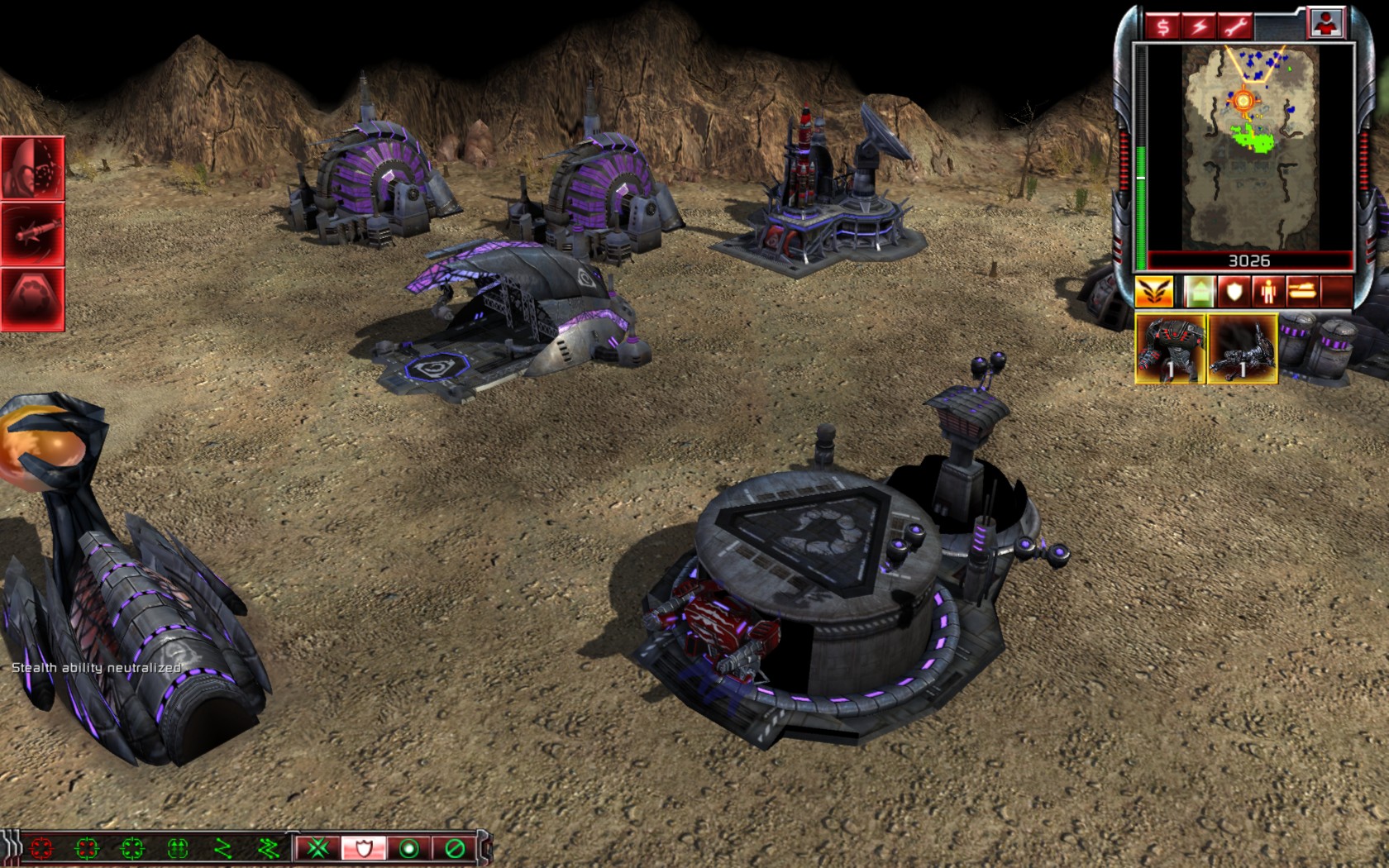Activate the Nod emblem support power
Image resolution: width=1389 pixels, height=868 pixels.
pos(33,298)
